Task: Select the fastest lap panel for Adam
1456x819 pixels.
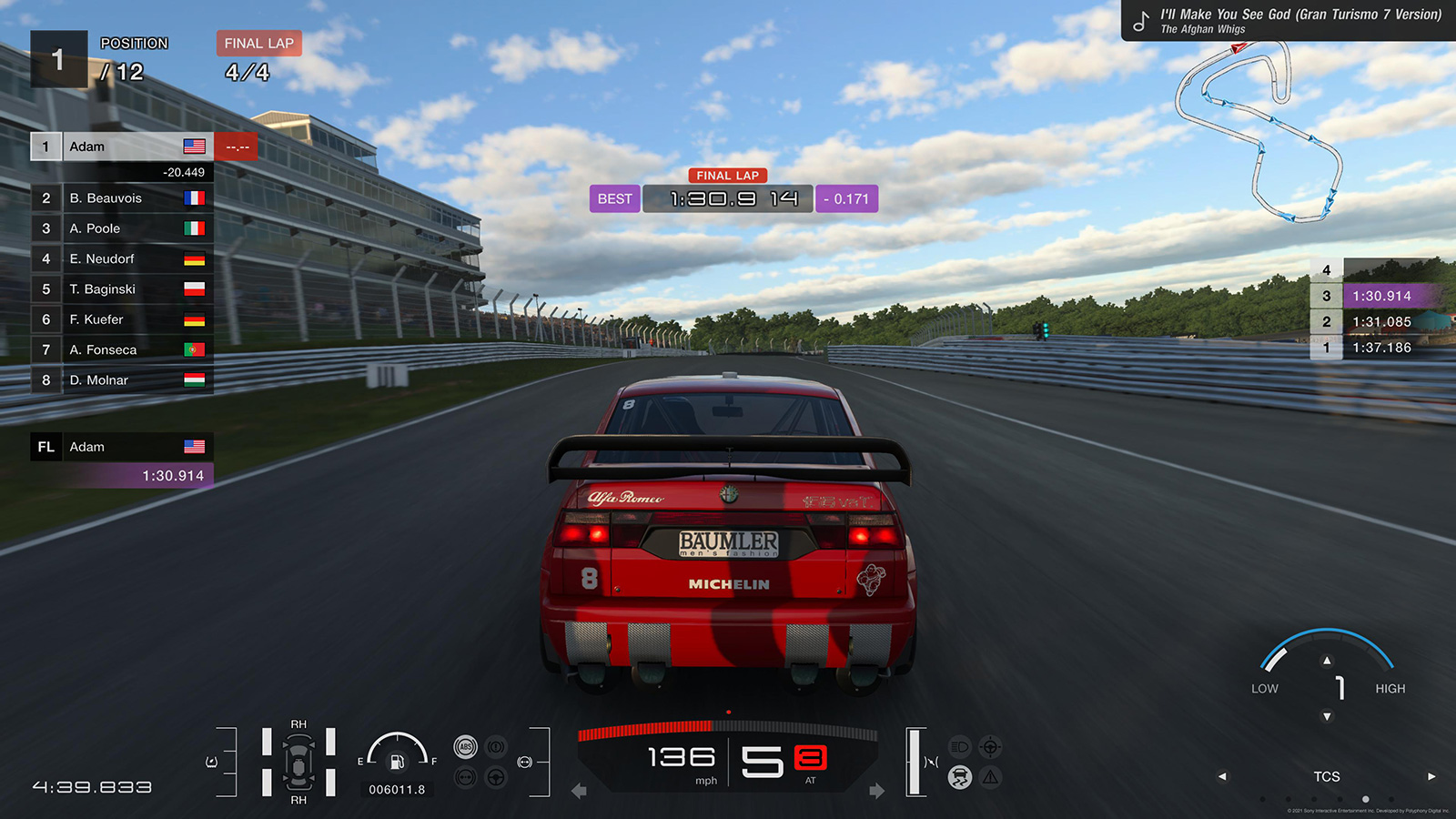Action: pos(122,460)
